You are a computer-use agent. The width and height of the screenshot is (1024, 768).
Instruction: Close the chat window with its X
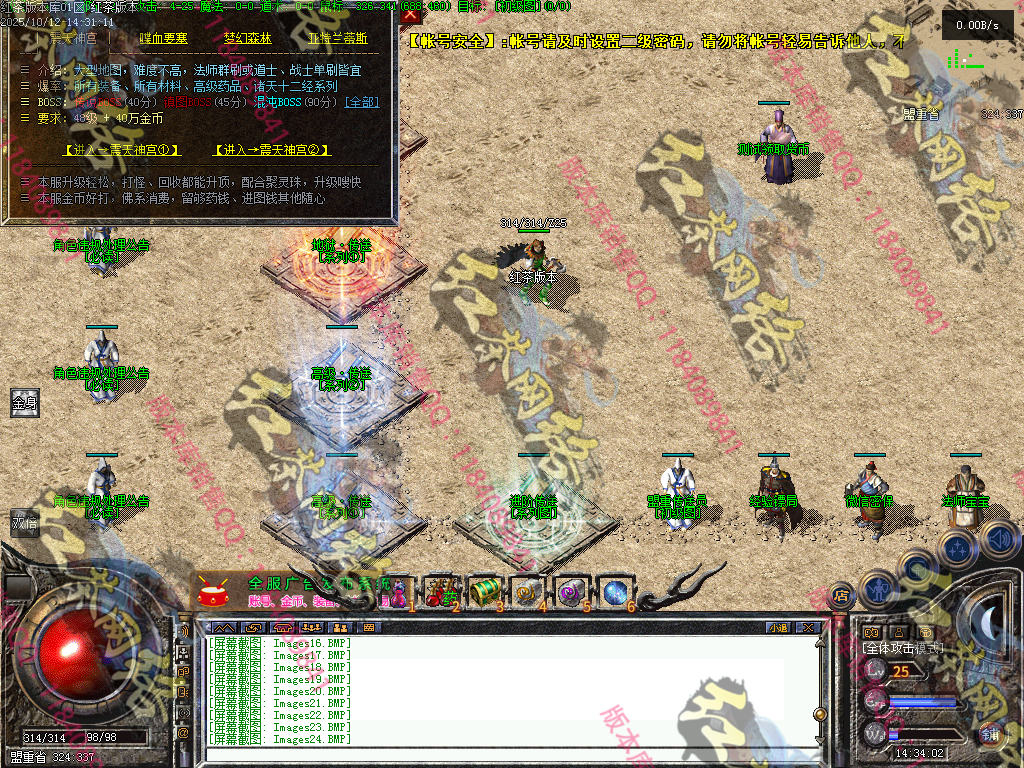[807, 627]
